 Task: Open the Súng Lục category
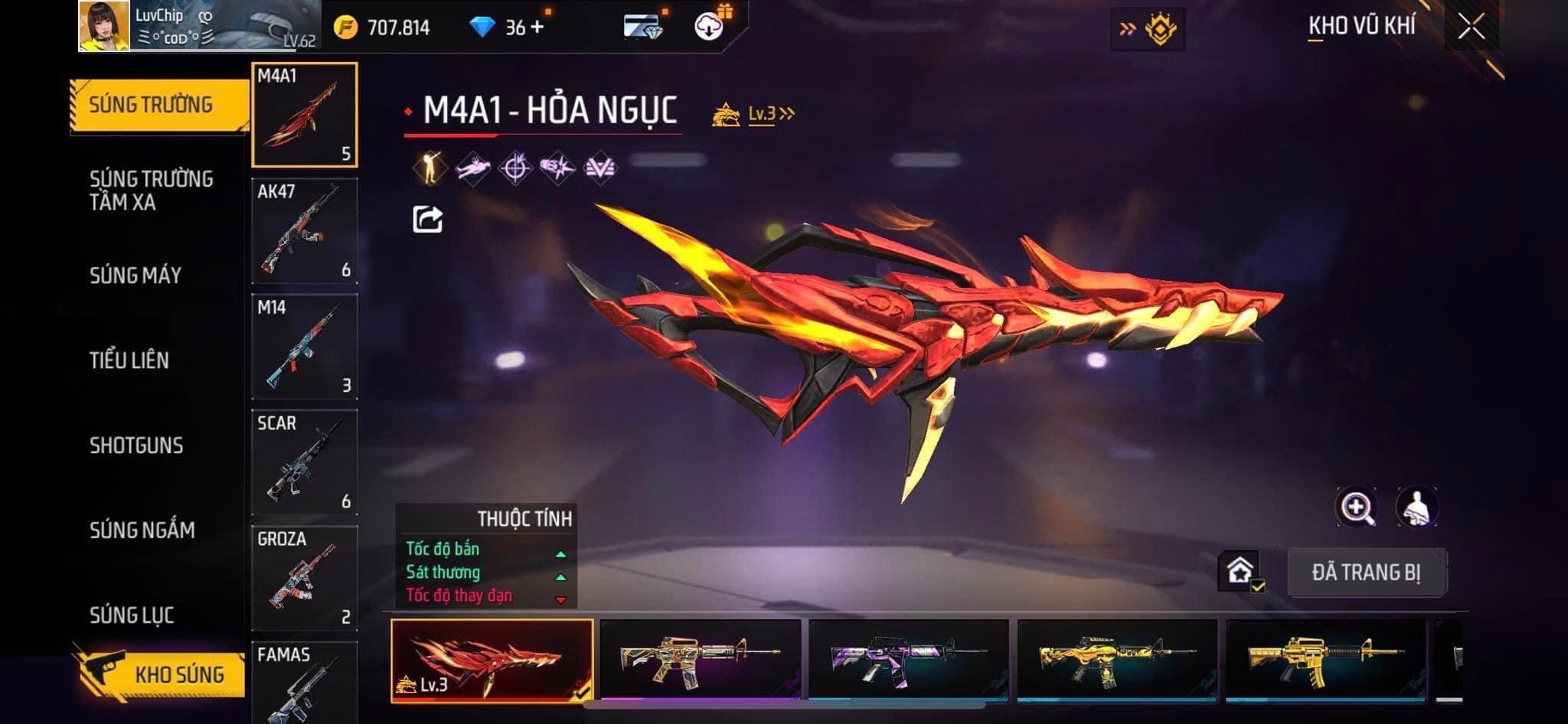click(132, 615)
